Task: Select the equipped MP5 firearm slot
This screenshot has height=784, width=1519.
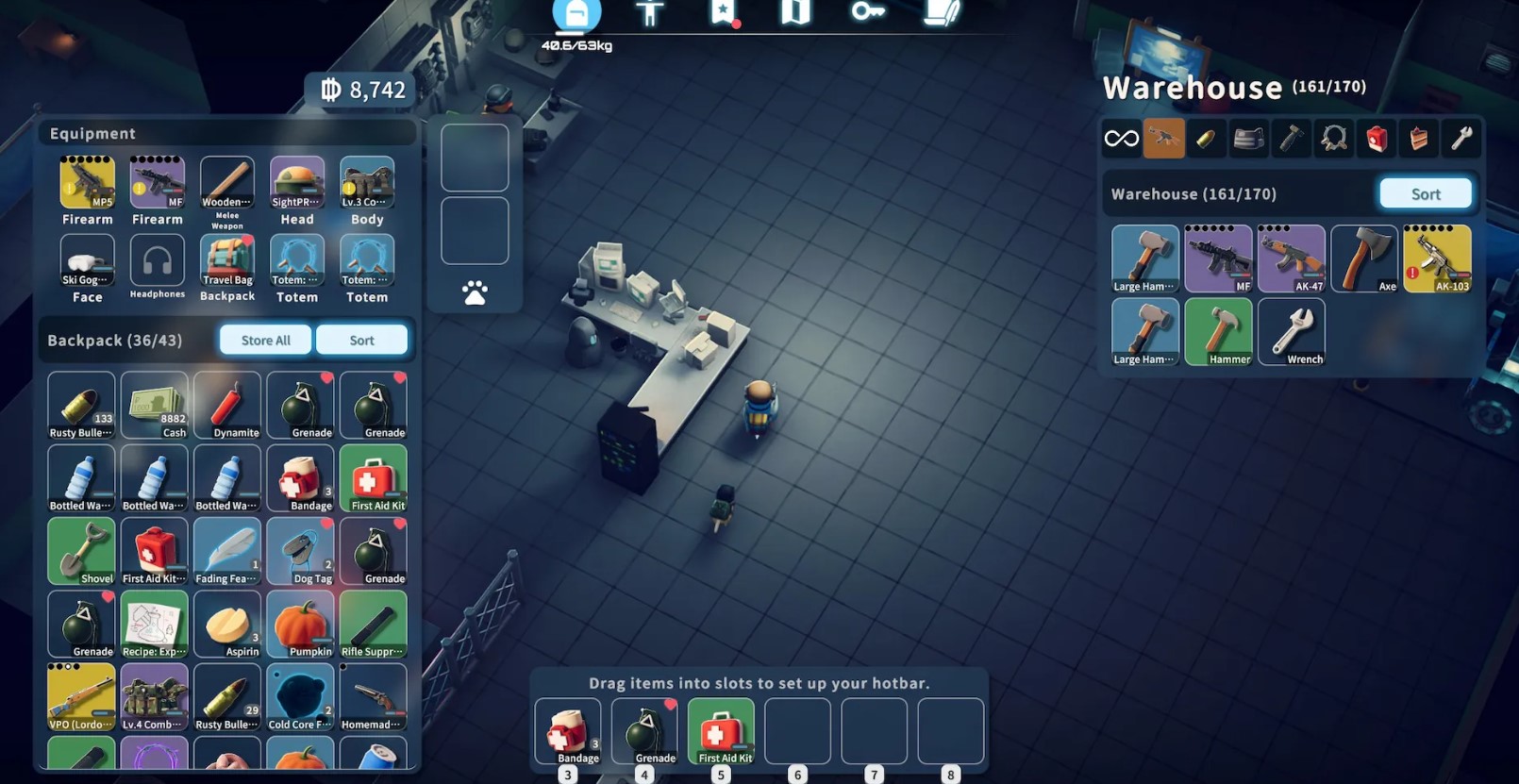Action: (x=87, y=183)
